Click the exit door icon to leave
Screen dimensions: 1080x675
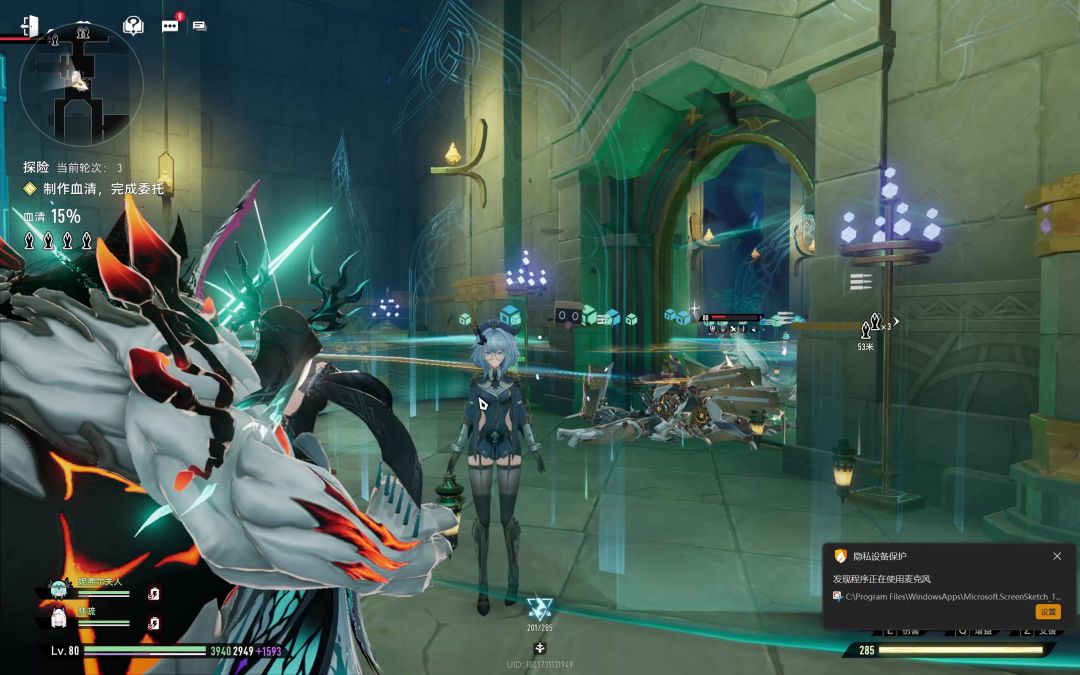click(29, 26)
